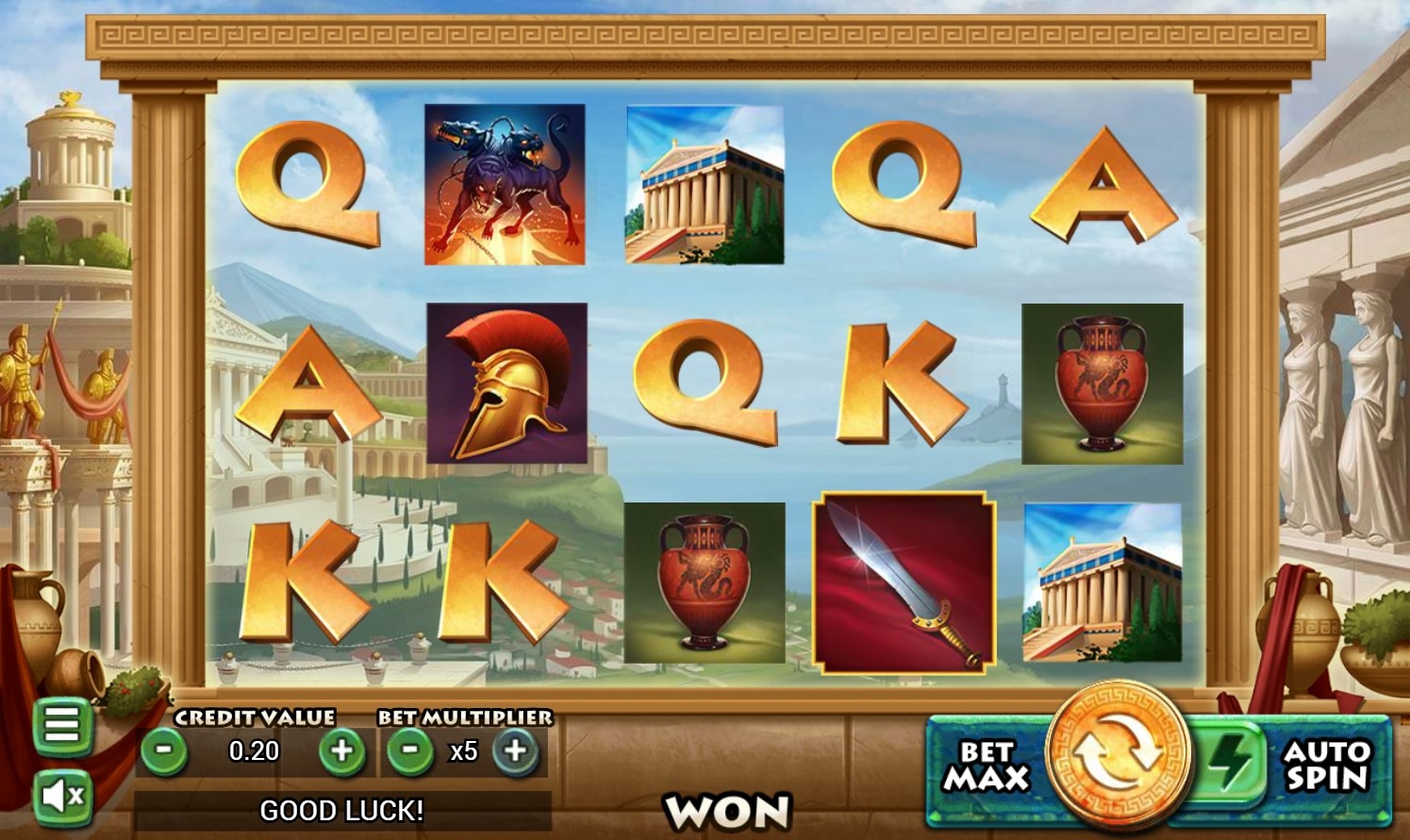
Task: Lower the bet multiplier
Action: click(x=410, y=751)
